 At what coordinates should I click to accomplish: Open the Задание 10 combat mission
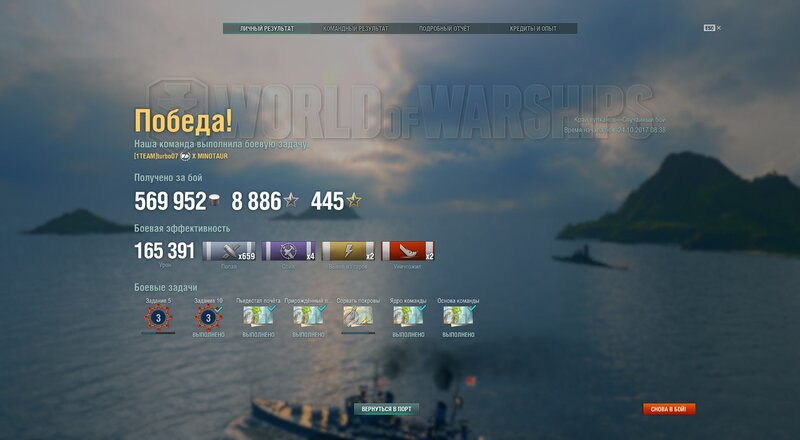coord(208,317)
